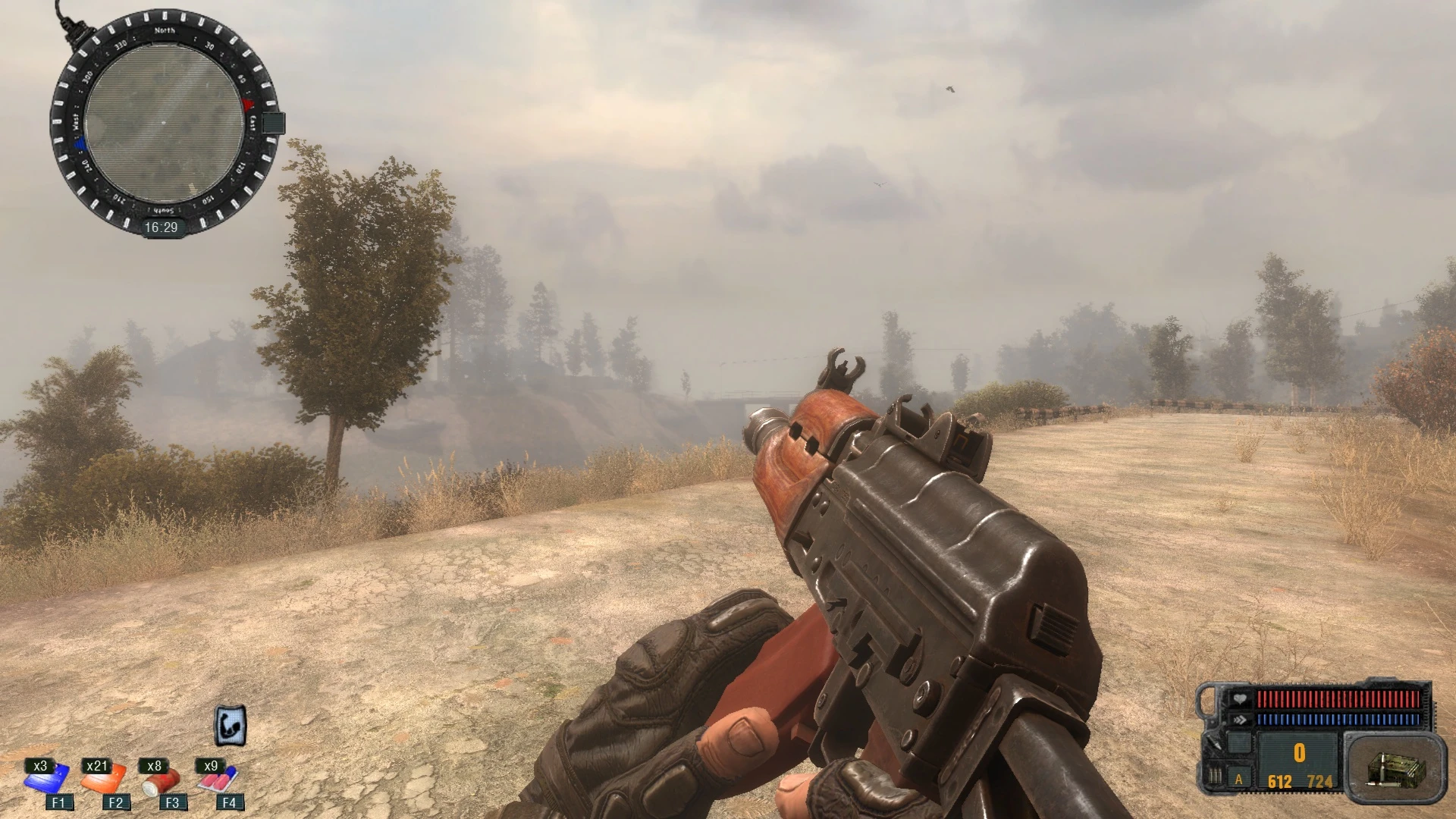Click the 'East' label on the compass ring

[251, 122]
